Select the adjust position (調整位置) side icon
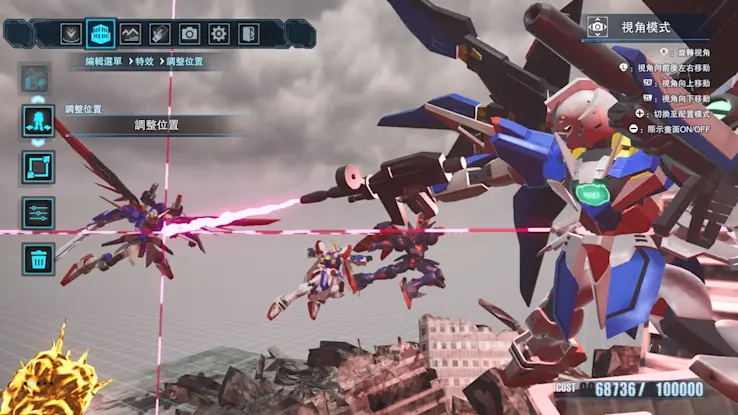Viewport: 738px width, 415px height. 38,122
